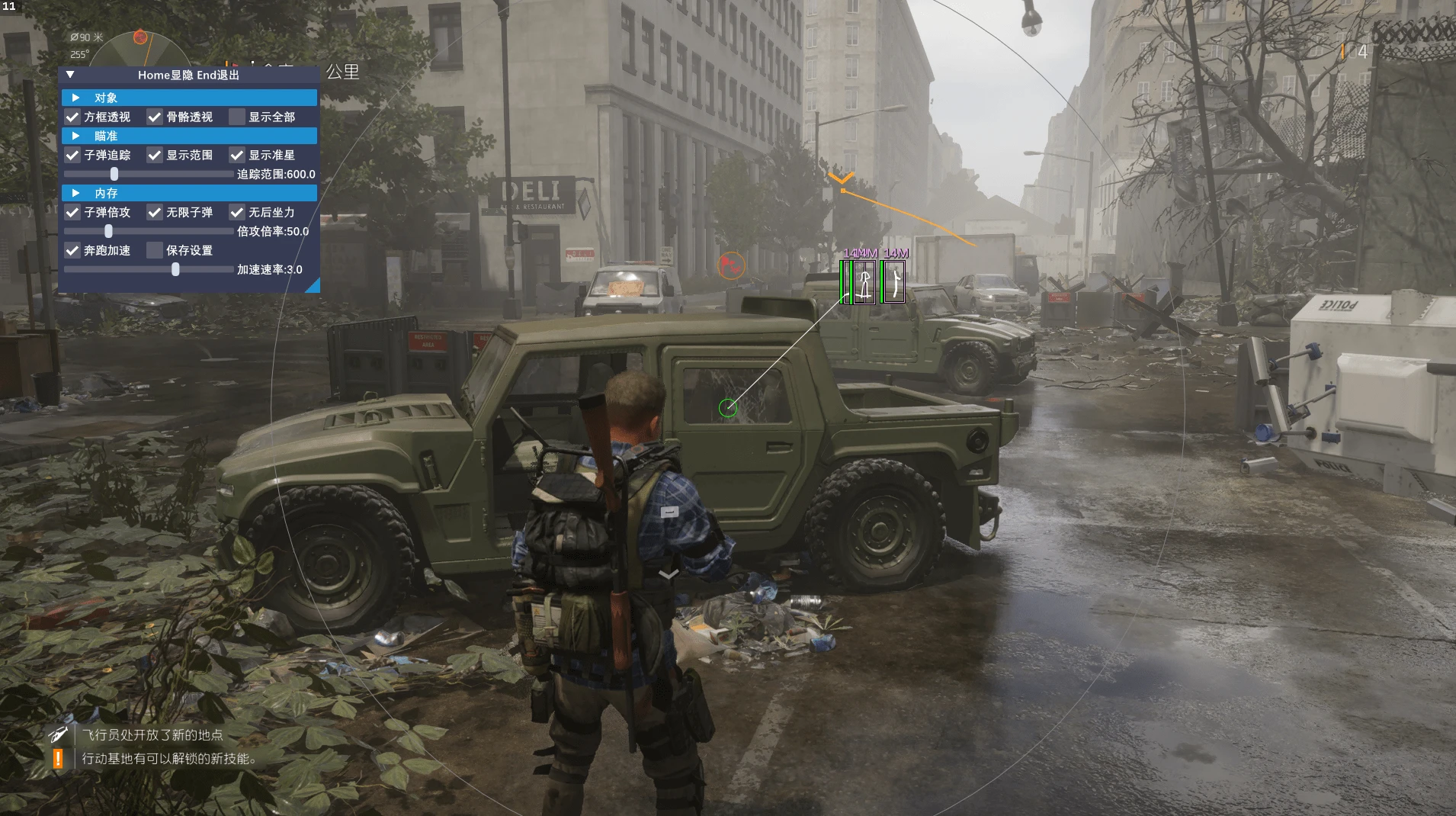Disable the 无限子弹 checkbox
This screenshot has height=816, width=1456.
[x=155, y=212]
